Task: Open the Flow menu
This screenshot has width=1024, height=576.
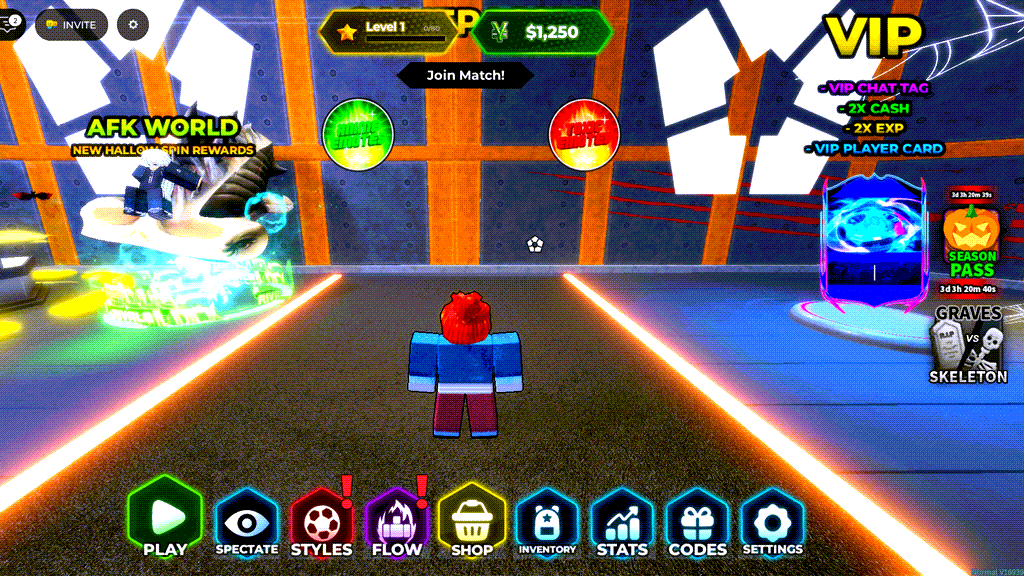Action: pos(396,522)
